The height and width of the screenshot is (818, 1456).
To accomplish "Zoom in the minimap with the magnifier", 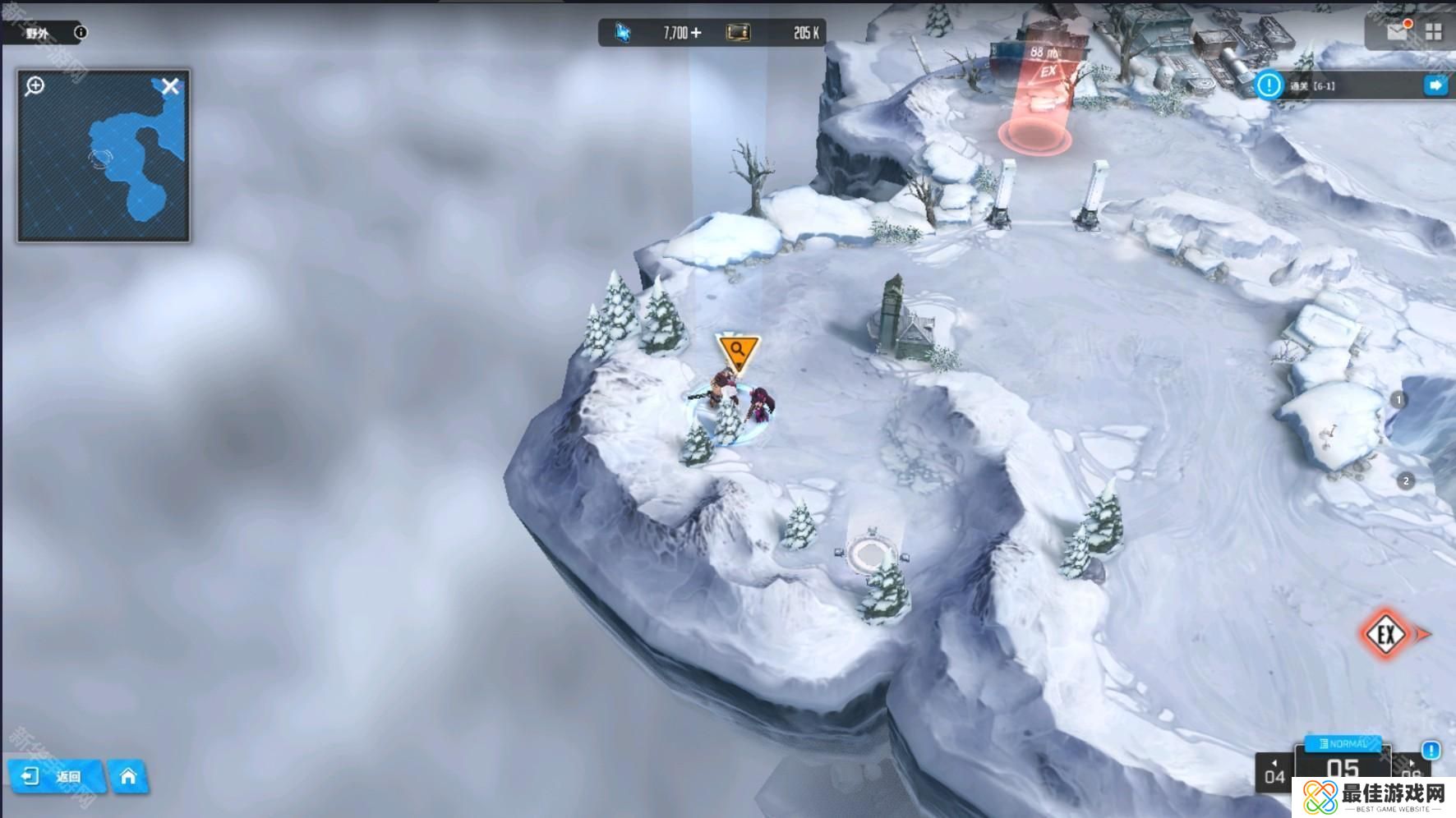I will tap(35, 85).
